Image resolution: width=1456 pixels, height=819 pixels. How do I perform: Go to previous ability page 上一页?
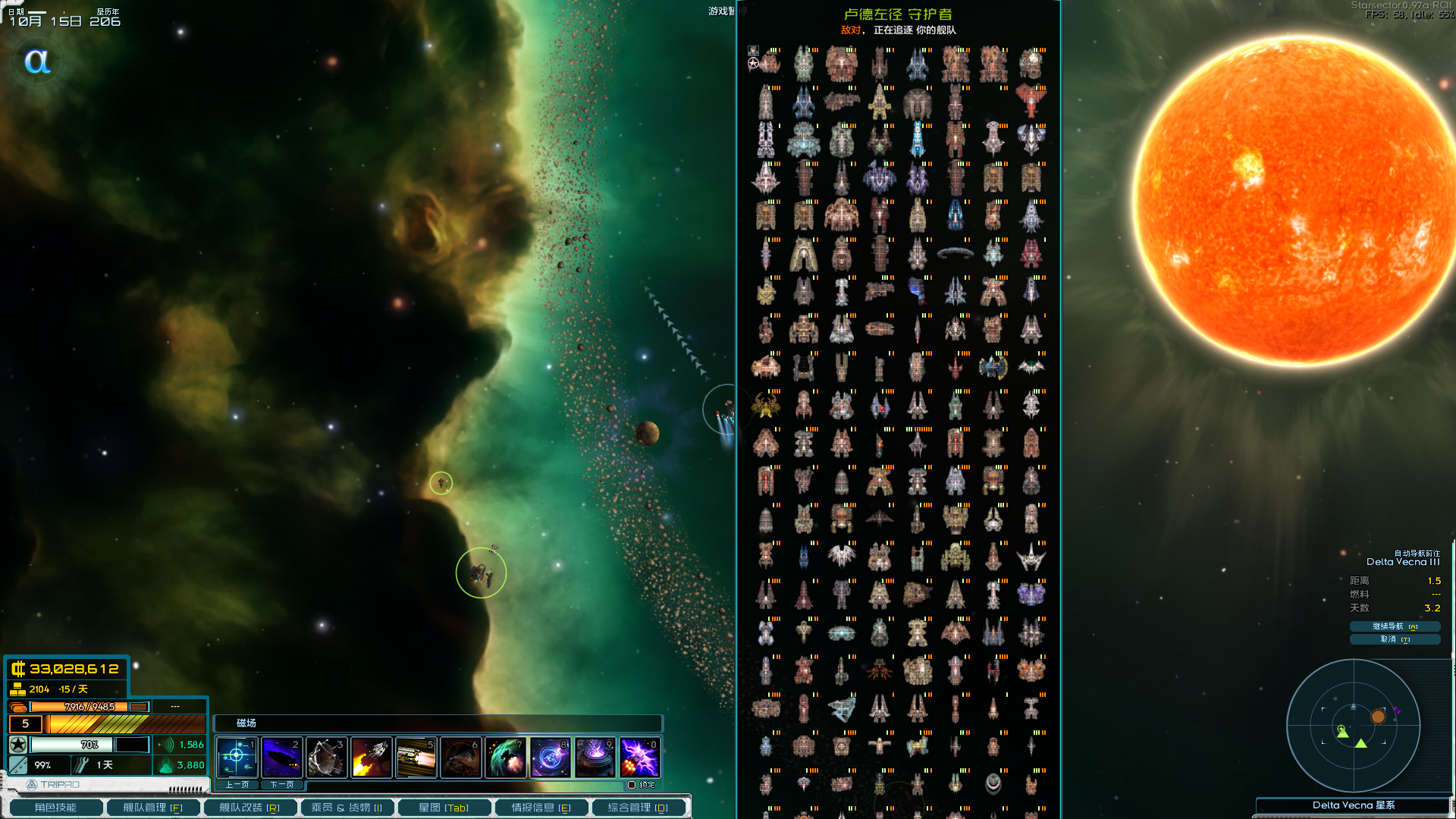pos(237,785)
